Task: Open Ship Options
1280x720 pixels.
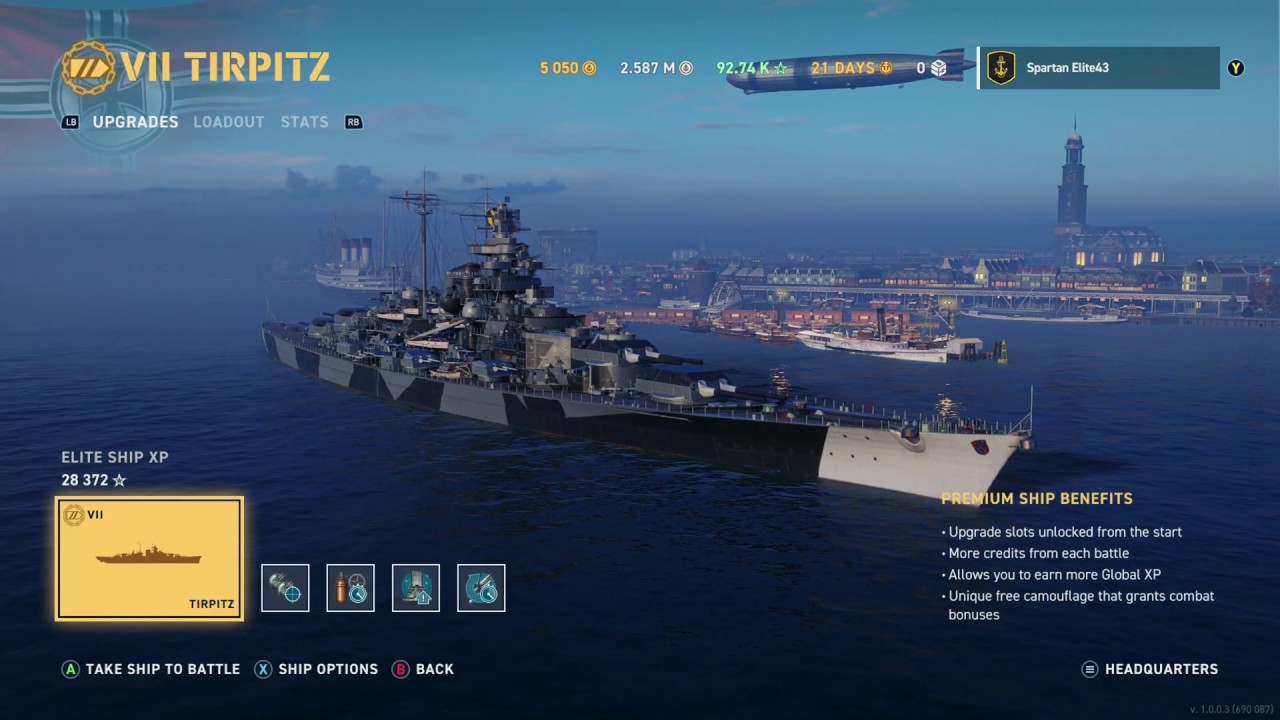Action: [x=316, y=669]
